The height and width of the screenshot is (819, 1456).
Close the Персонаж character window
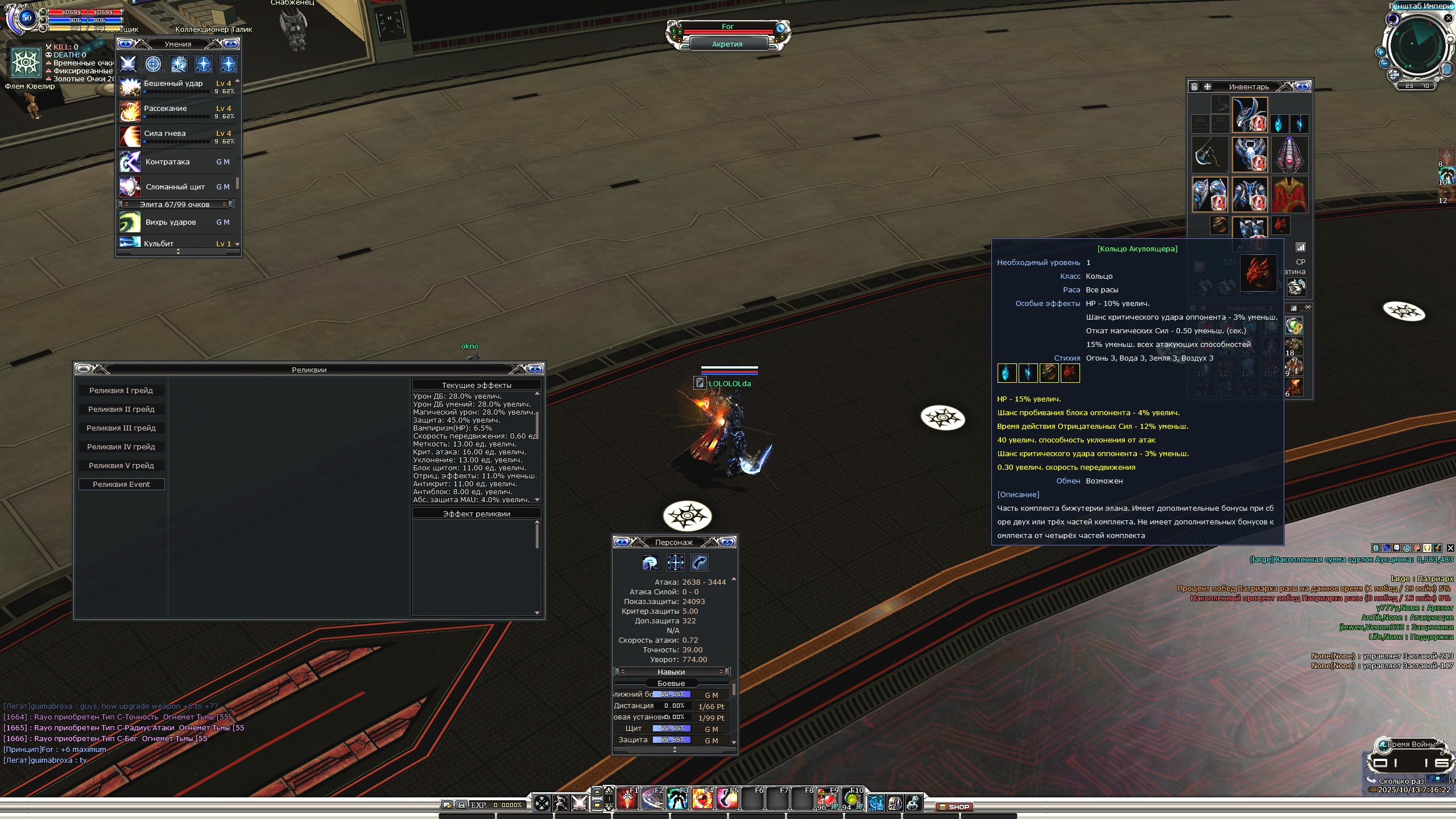click(x=727, y=542)
